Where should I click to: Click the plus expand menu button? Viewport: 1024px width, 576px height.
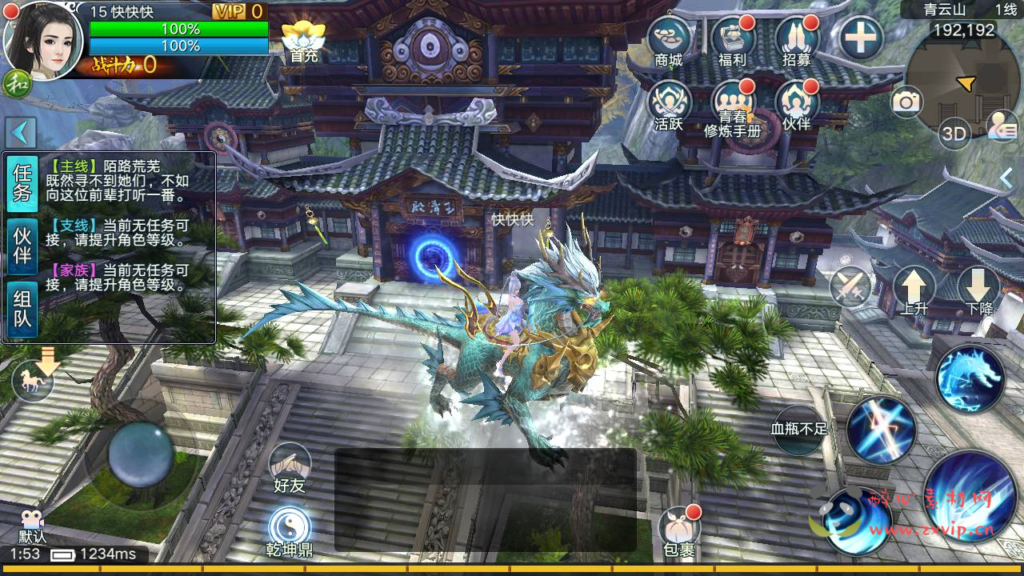point(860,39)
